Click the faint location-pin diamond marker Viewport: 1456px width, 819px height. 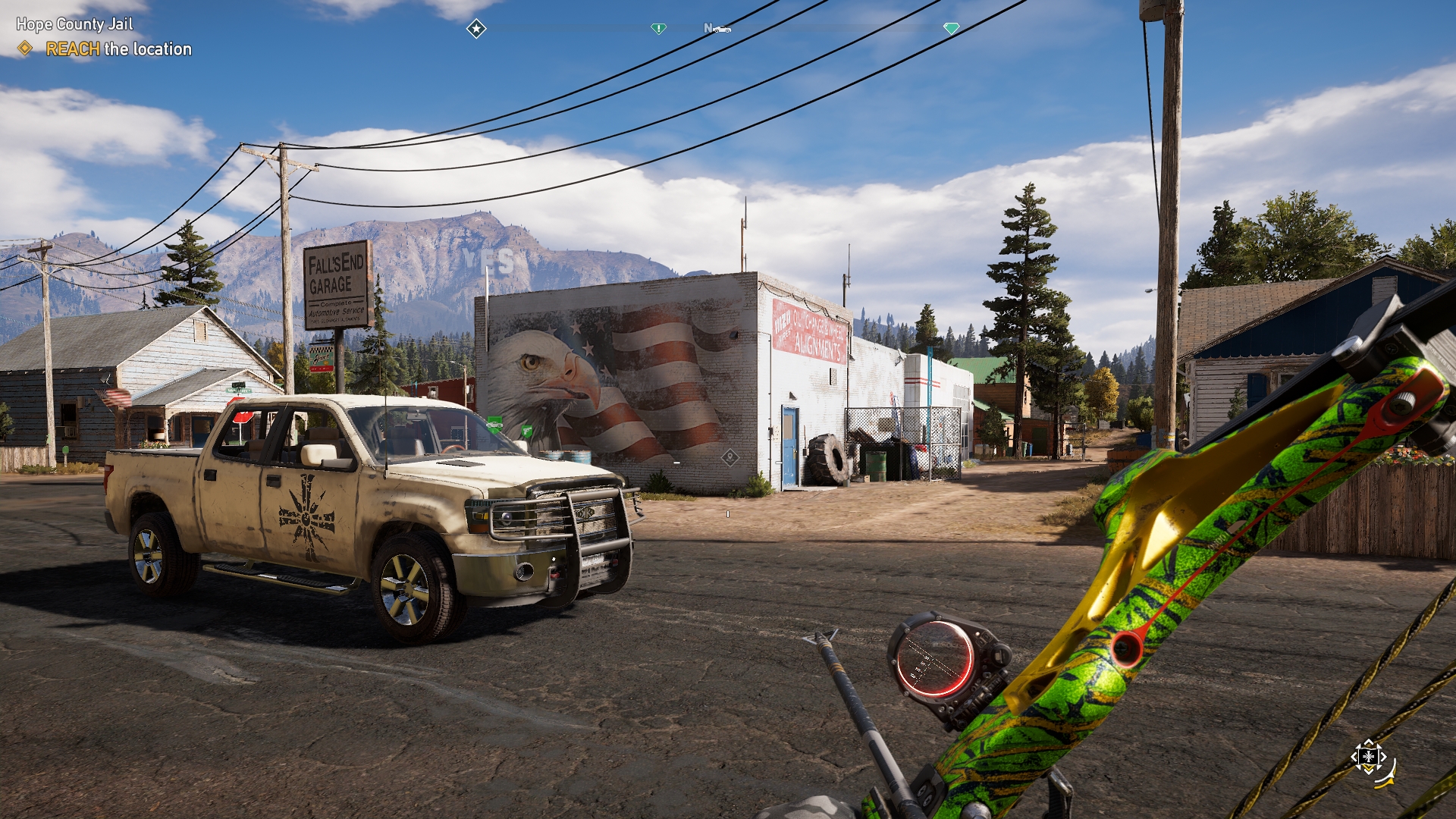pos(730,457)
